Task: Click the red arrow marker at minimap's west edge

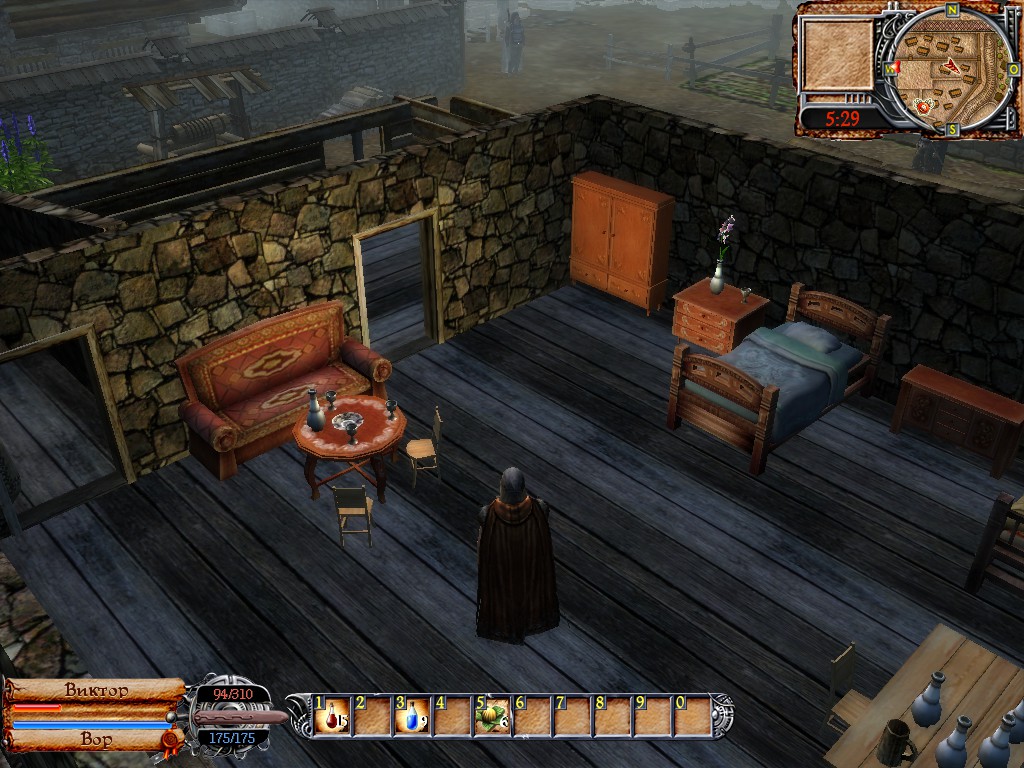Action: click(896, 67)
